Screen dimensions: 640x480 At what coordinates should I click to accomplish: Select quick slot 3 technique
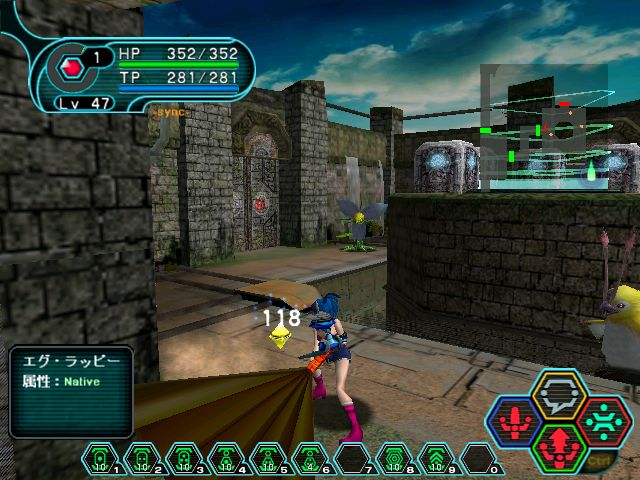tap(185, 458)
